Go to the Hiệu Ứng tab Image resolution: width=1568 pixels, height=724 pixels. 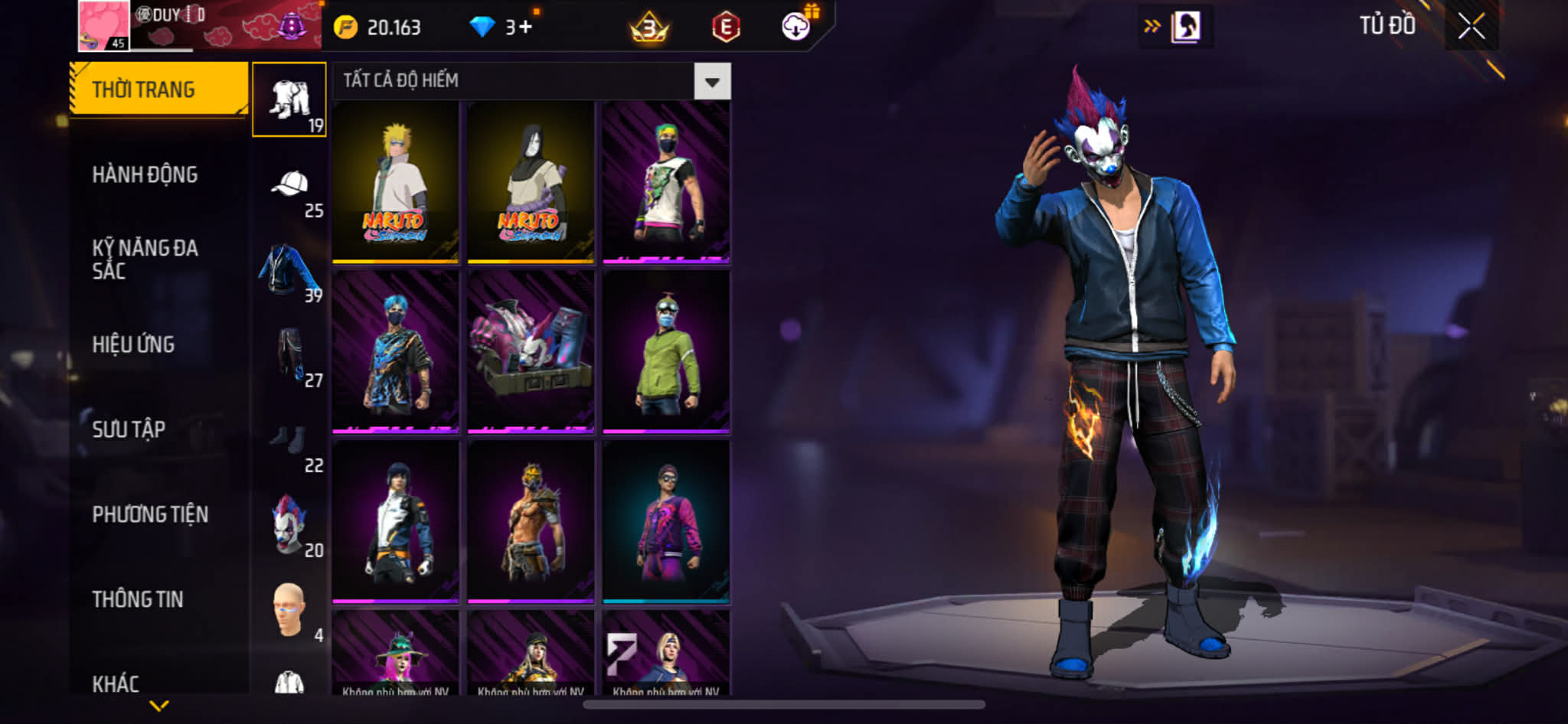[x=134, y=344]
